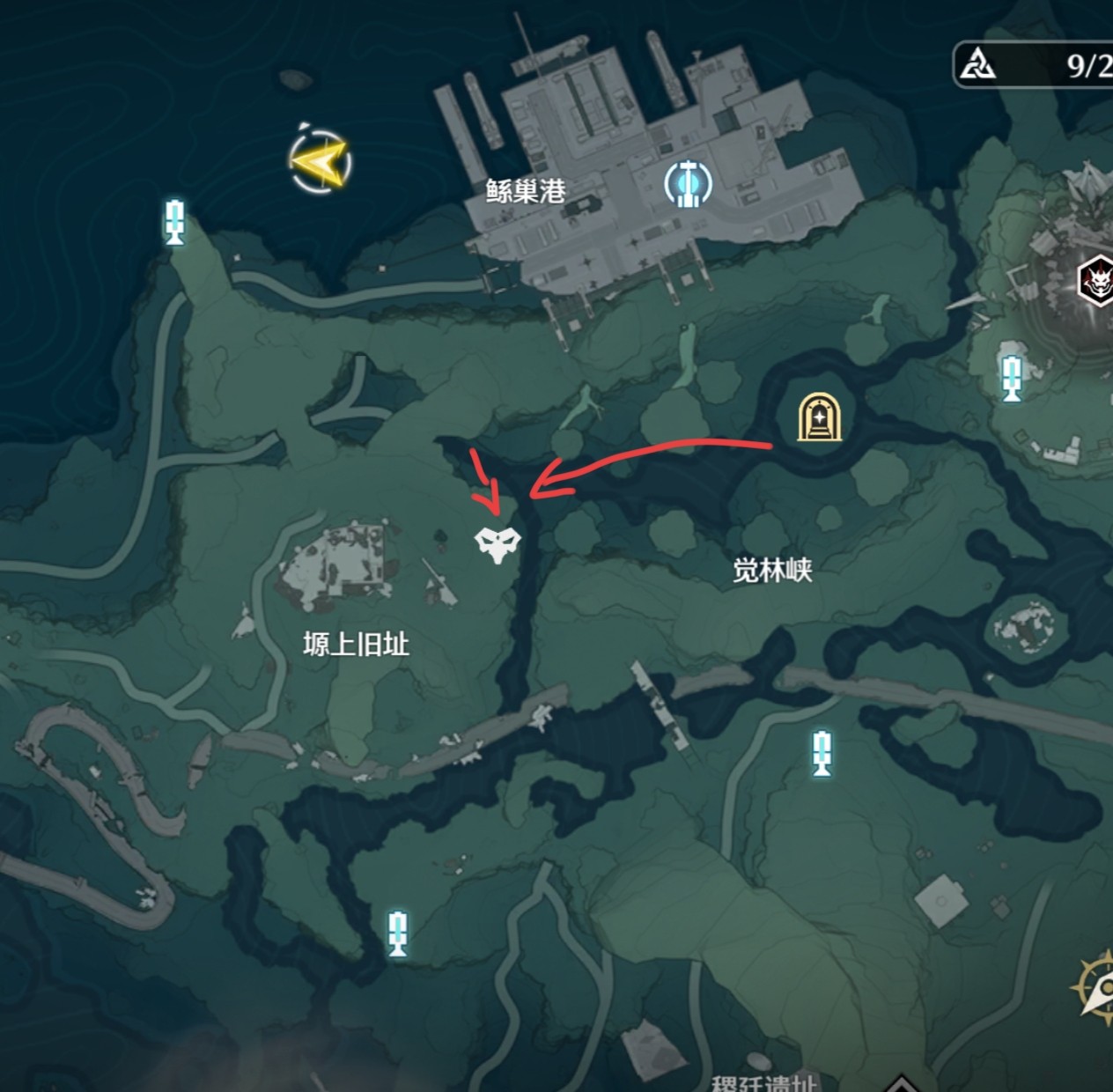Image resolution: width=1113 pixels, height=1092 pixels.
Task: Select the red demon face boss marker
Action: point(1097,282)
